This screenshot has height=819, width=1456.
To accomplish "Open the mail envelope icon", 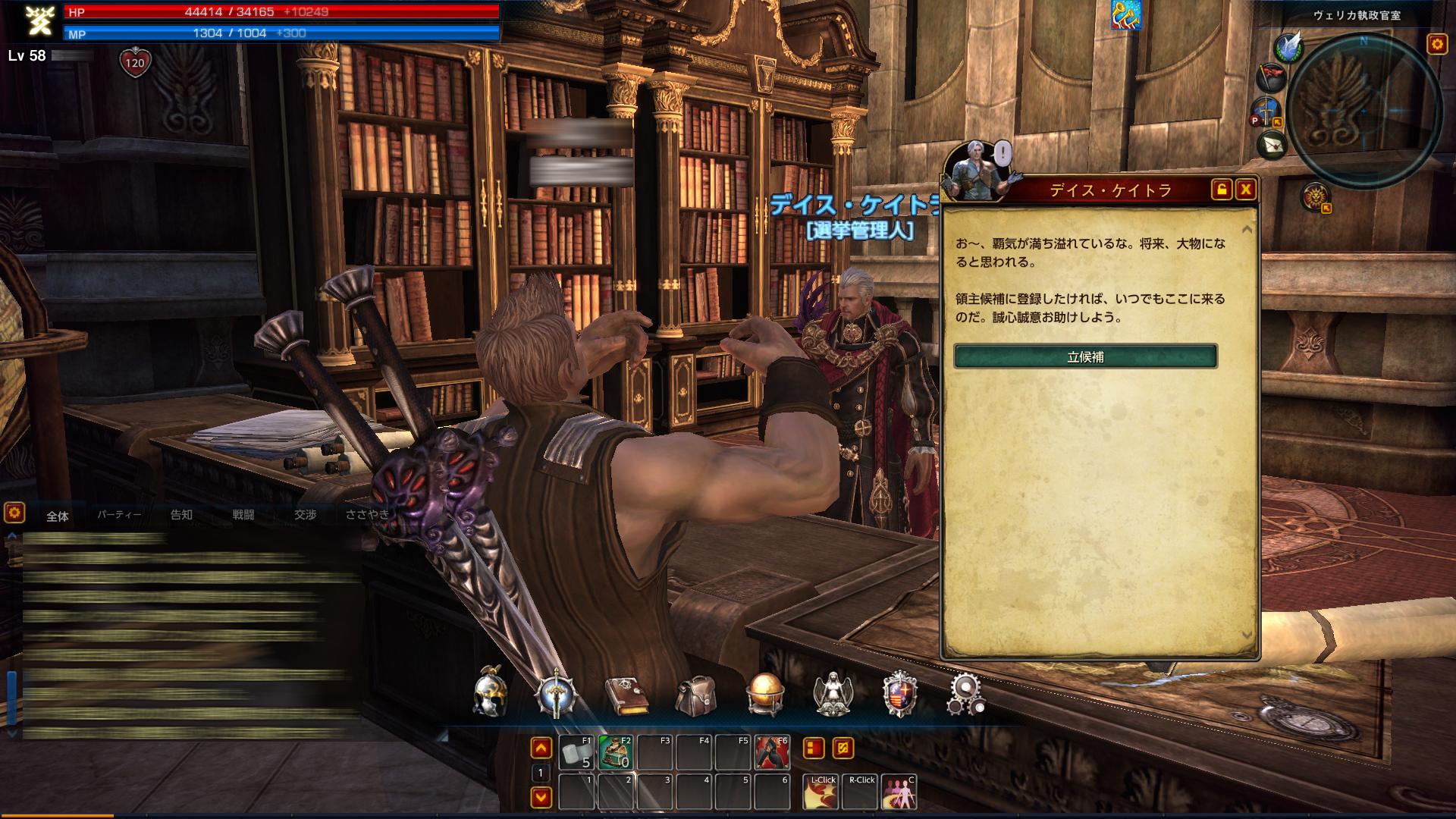I will 1272,144.
